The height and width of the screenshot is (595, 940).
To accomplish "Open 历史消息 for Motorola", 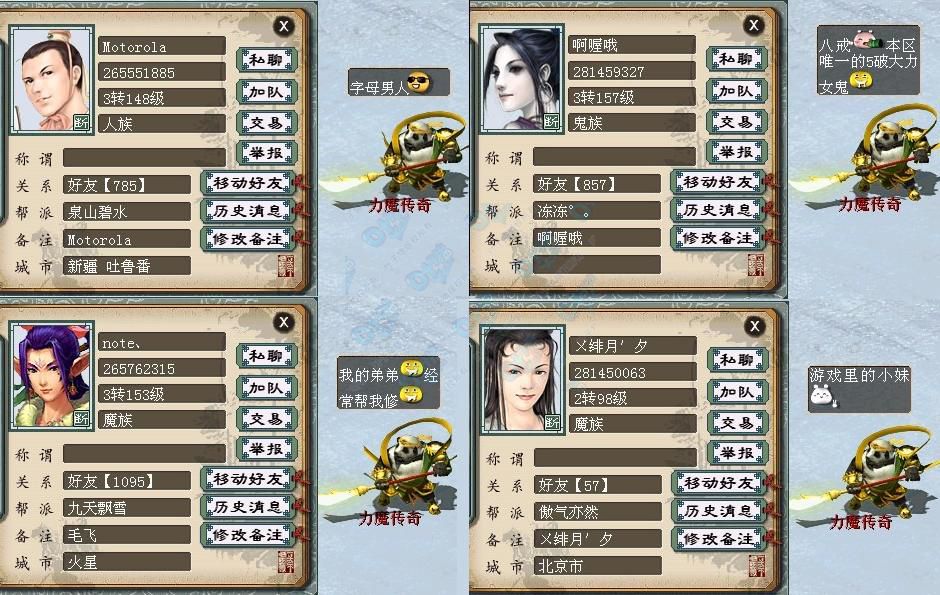I will (246, 211).
